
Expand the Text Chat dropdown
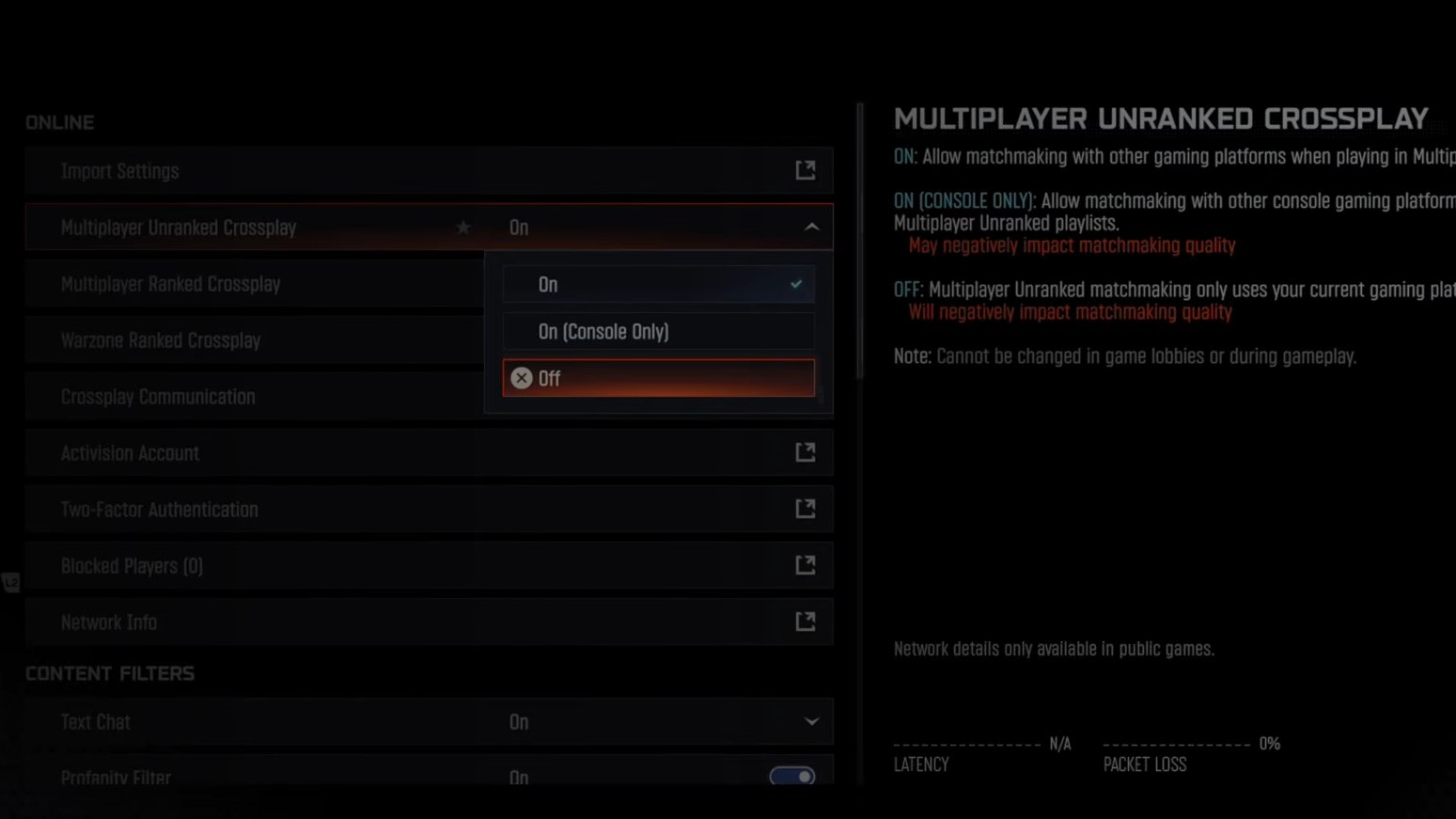[x=810, y=722]
